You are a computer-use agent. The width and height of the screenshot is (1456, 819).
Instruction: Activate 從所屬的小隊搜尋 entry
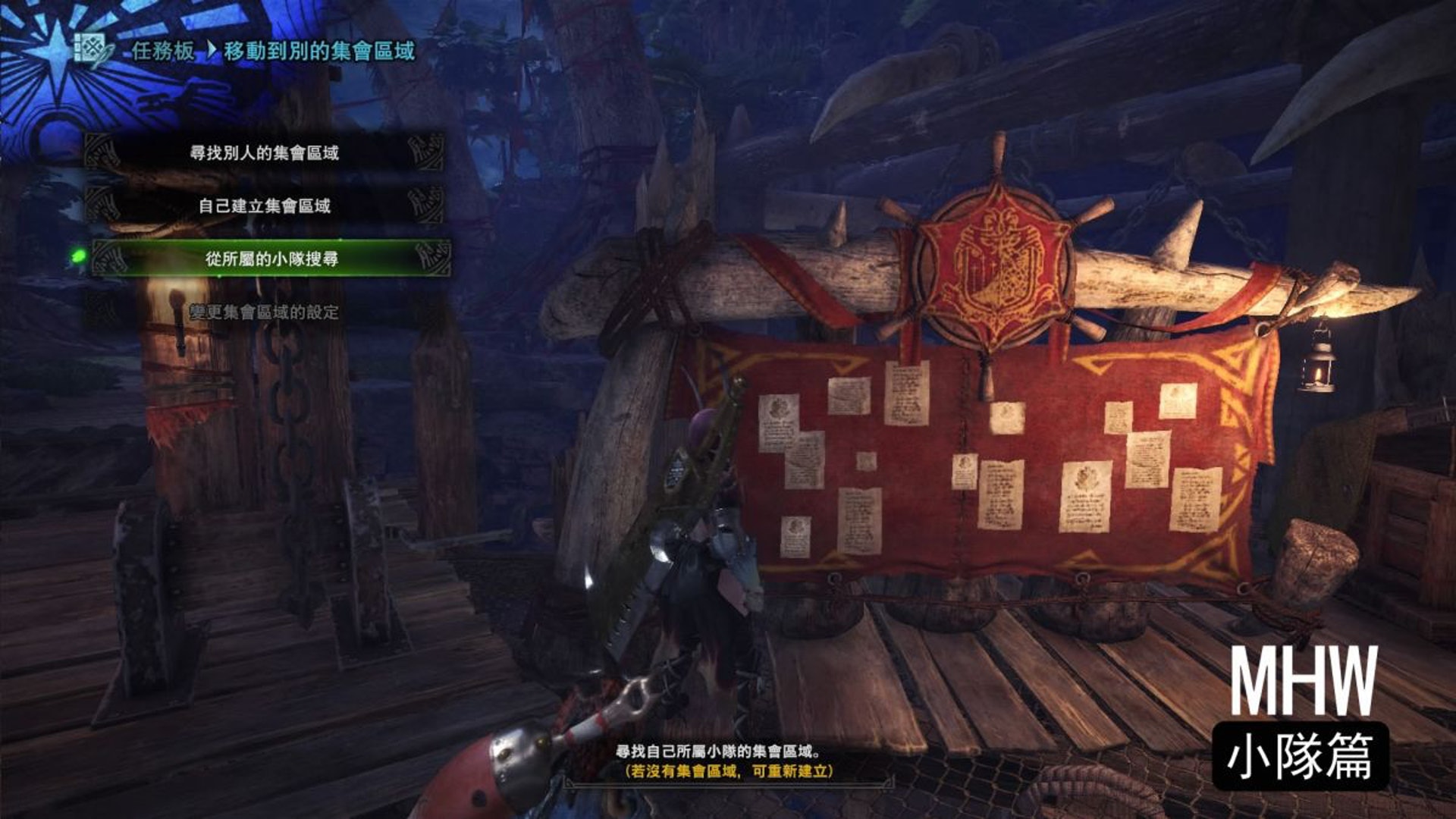click(271, 259)
